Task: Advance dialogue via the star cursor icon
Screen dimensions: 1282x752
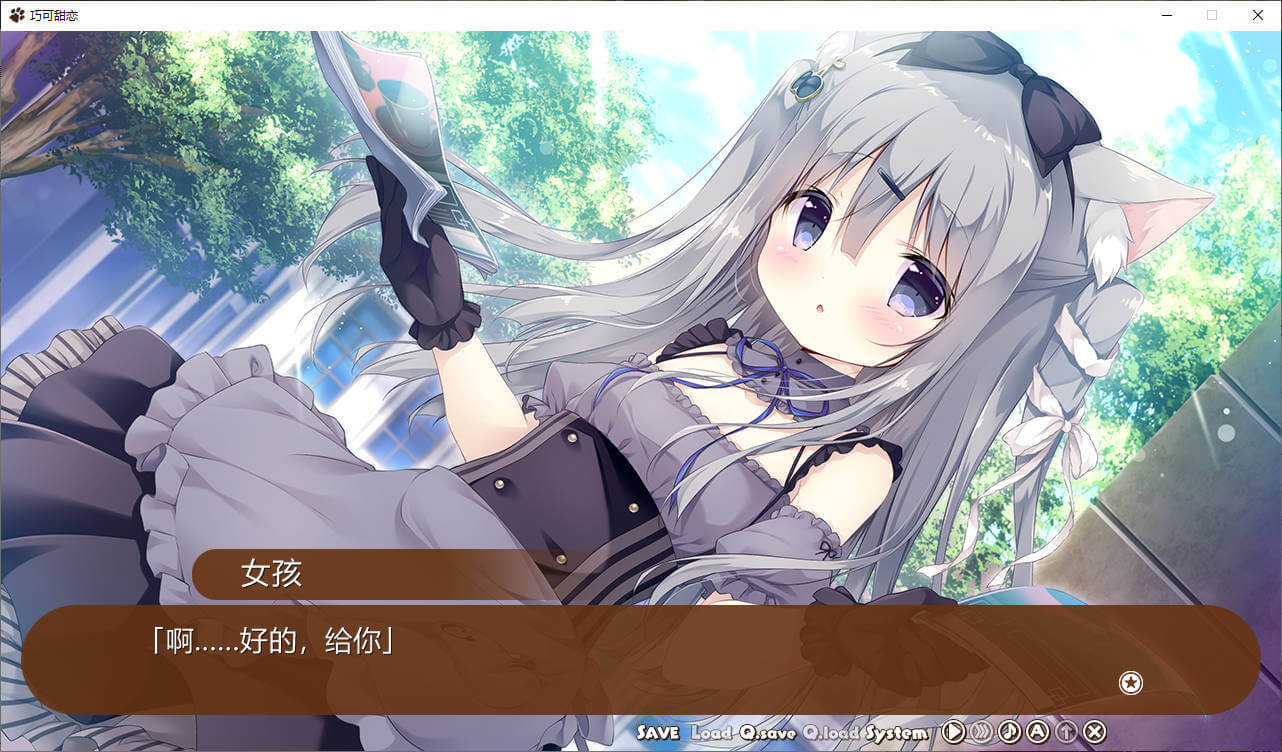Action: (x=1131, y=683)
